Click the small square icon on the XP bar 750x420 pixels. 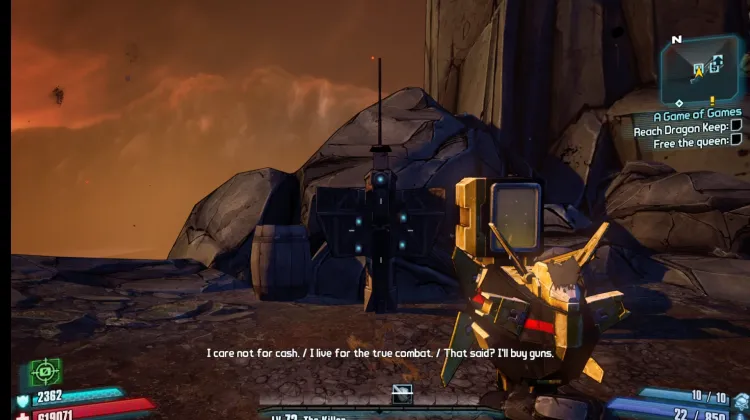[x=403, y=391]
